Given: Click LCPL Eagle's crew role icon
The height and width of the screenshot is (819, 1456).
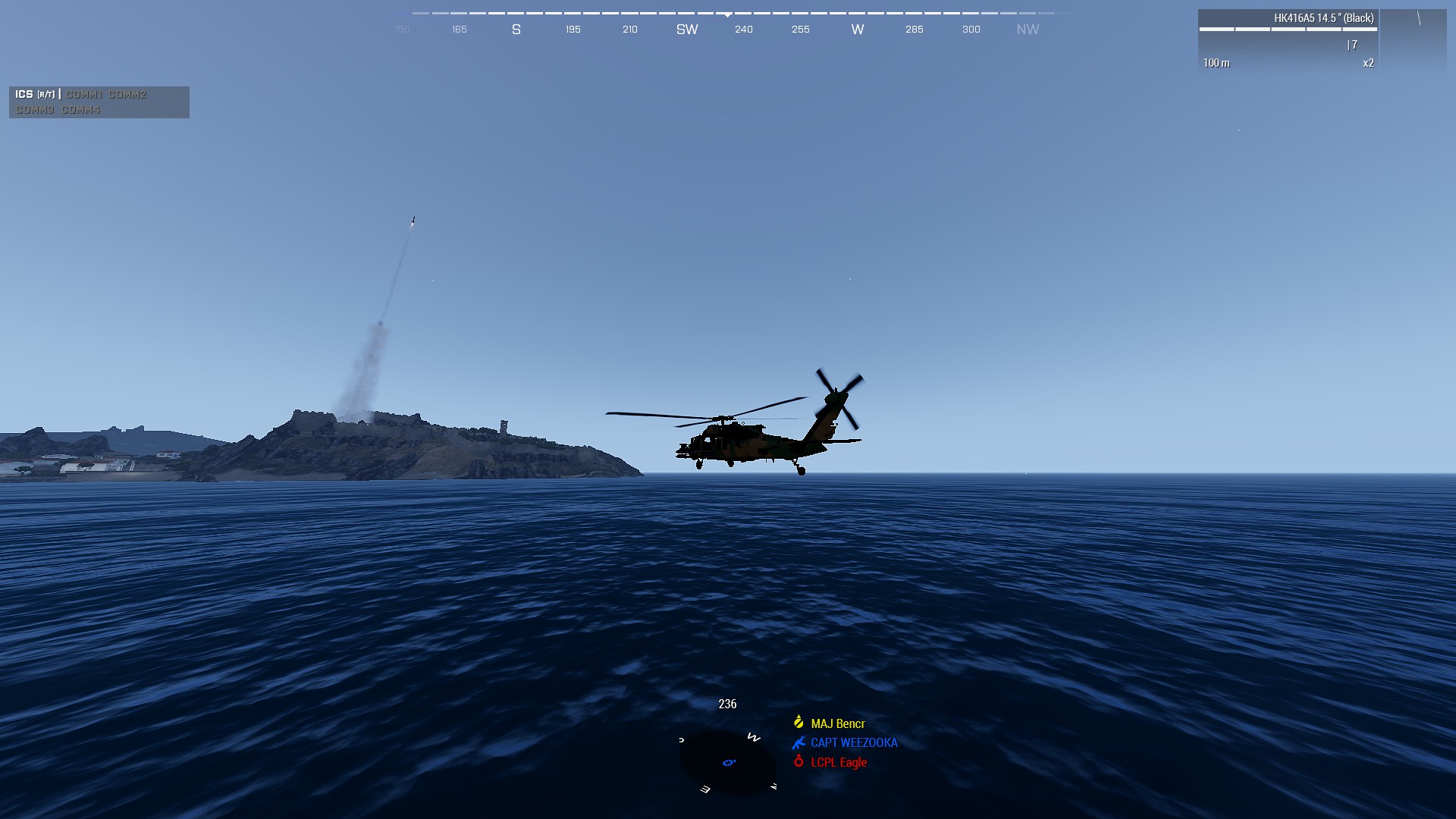Looking at the screenshot, I should pos(799,763).
